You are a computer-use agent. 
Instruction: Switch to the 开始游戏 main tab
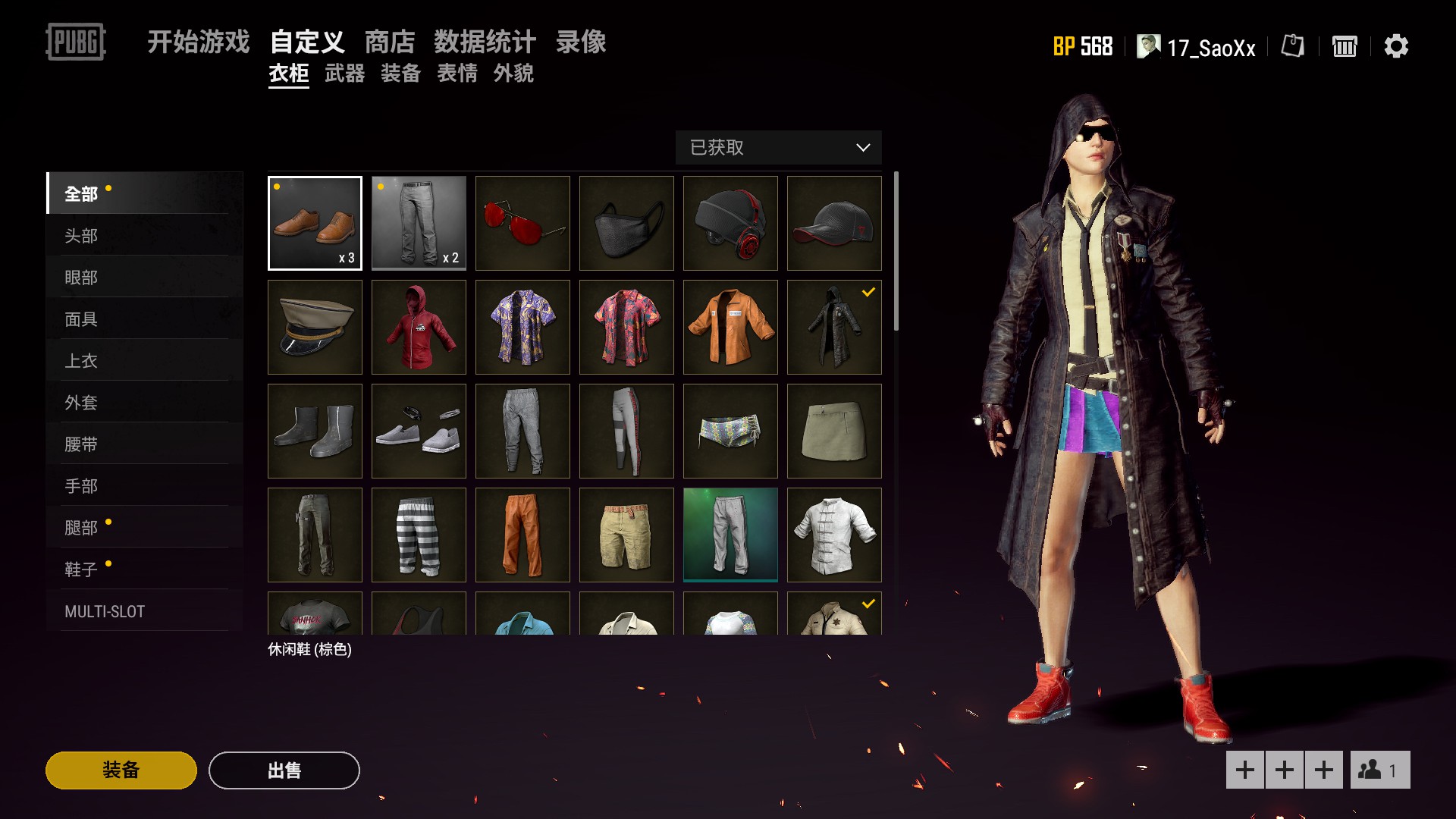198,42
